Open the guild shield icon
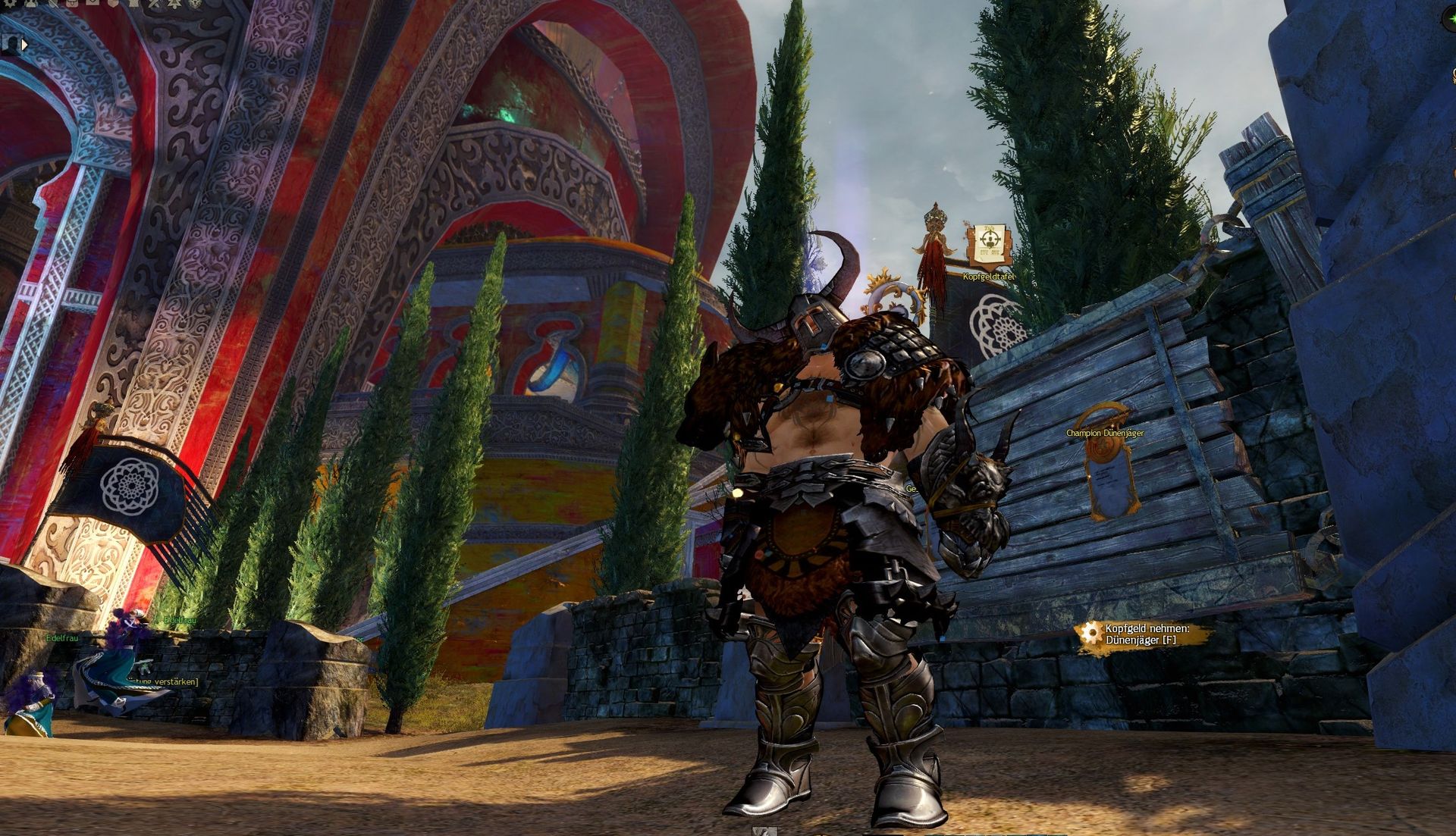 114,3
